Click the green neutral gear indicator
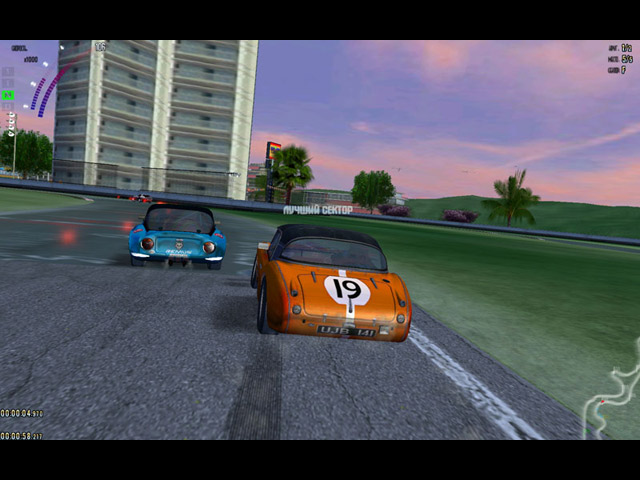 pyautogui.click(x=8, y=95)
